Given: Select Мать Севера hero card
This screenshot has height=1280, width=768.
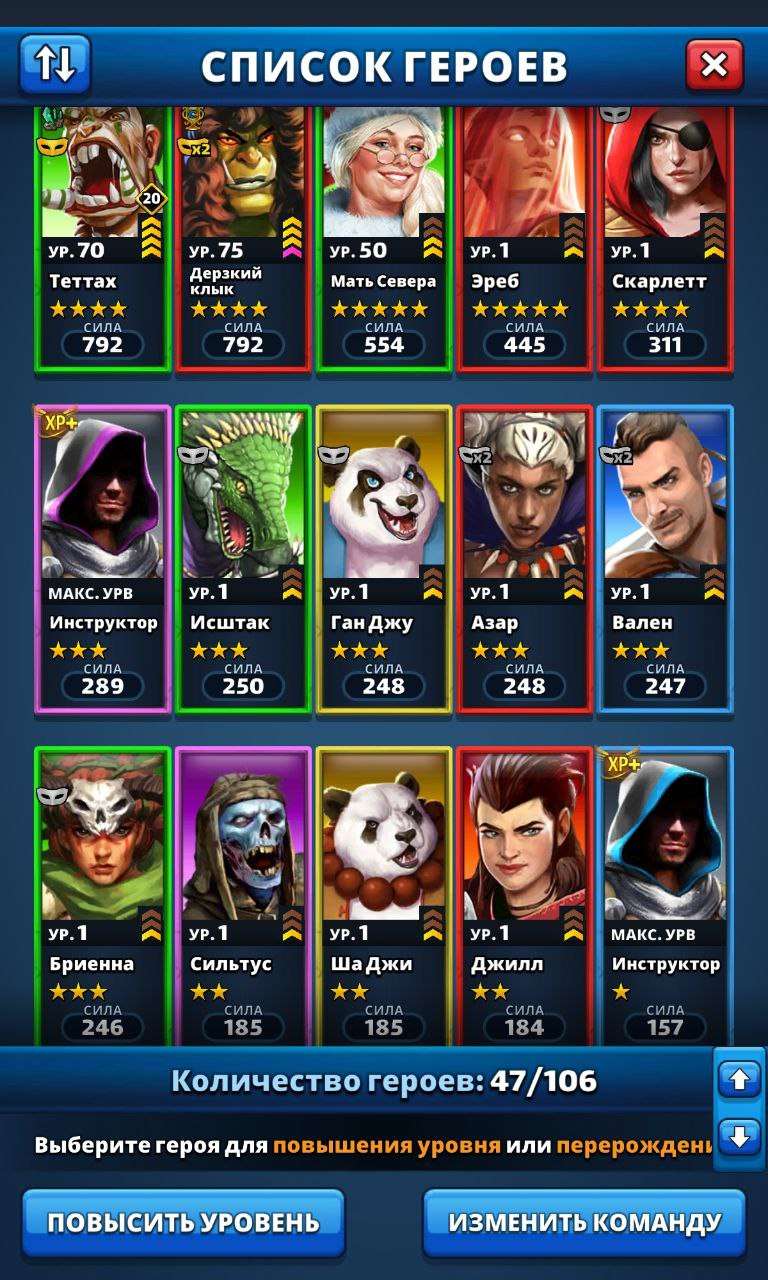Looking at the screenshot, I should [x=384, y=240].
